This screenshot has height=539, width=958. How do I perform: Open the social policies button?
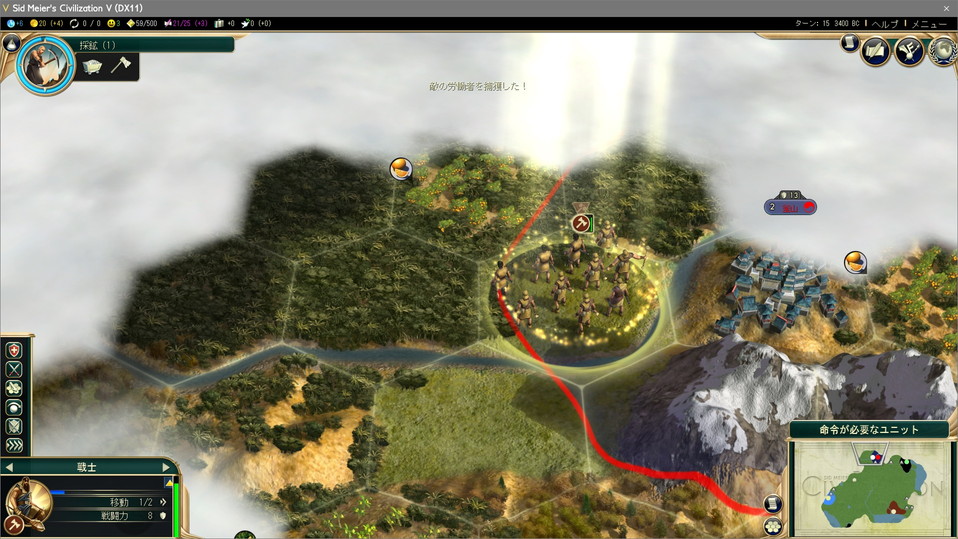(876, 51)
